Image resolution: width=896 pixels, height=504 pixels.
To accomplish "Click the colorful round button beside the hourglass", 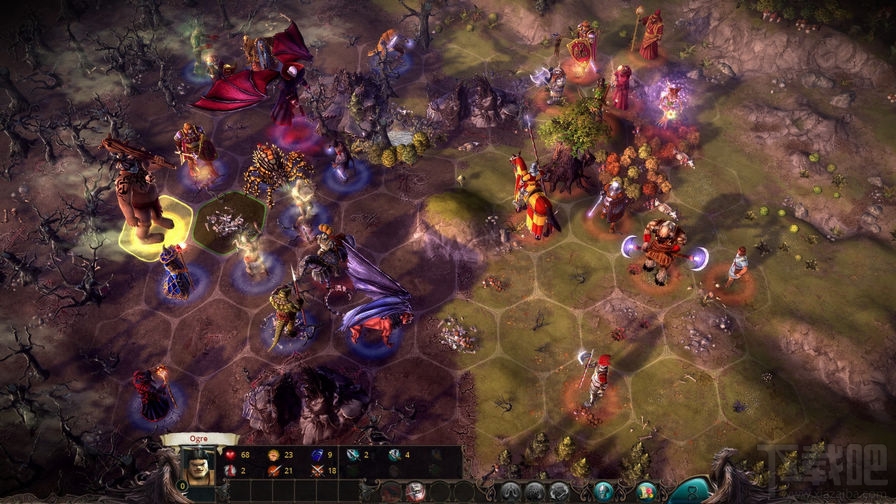I will (647, 490).
